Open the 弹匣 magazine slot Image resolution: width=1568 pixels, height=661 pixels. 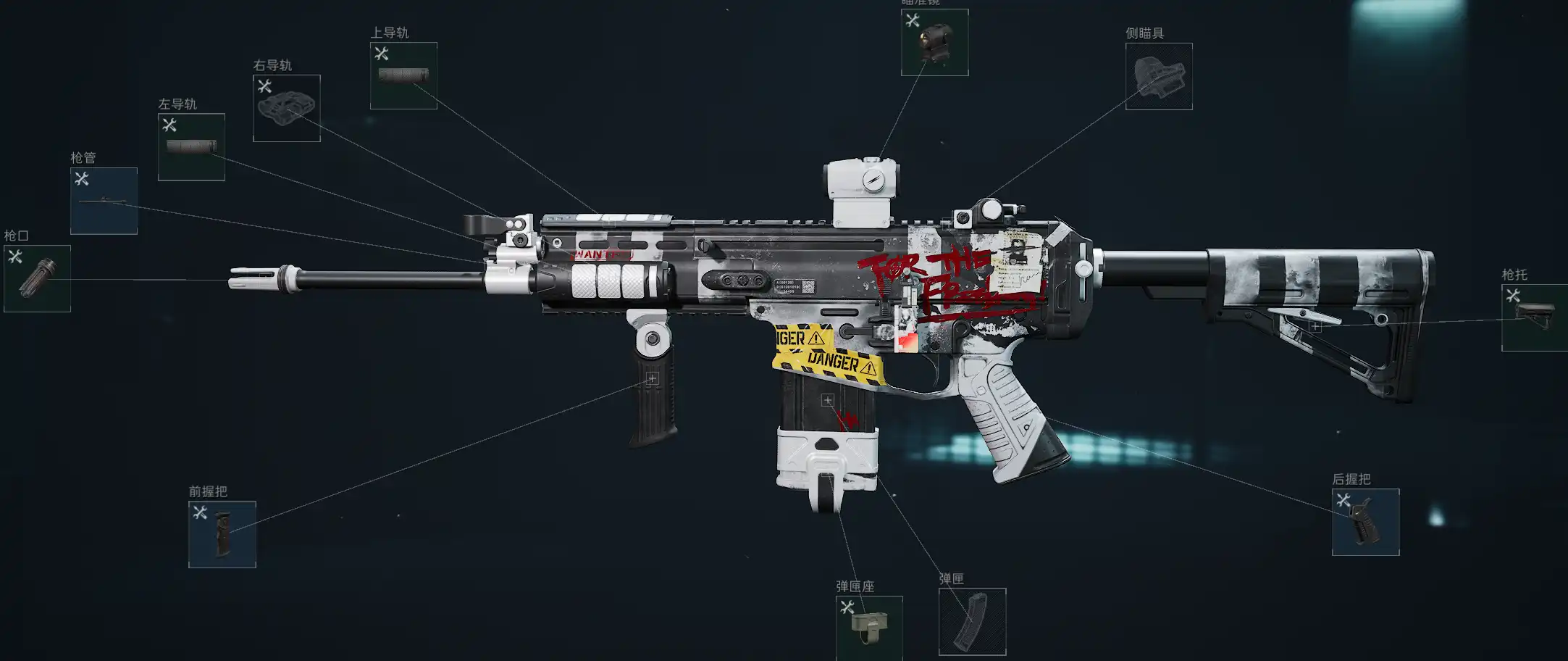click(x=972, y=621)
